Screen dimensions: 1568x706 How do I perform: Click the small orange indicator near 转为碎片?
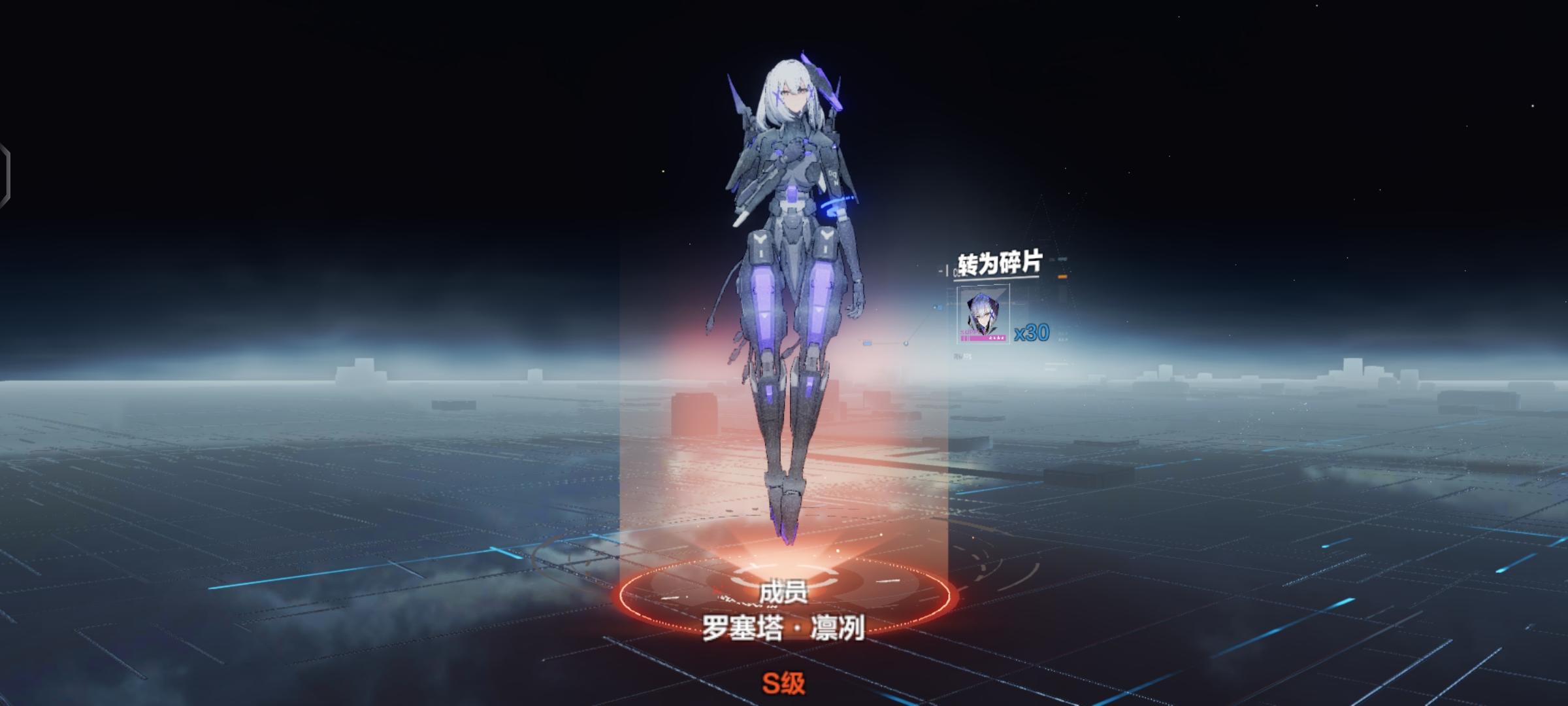[x=1062, y=277]
